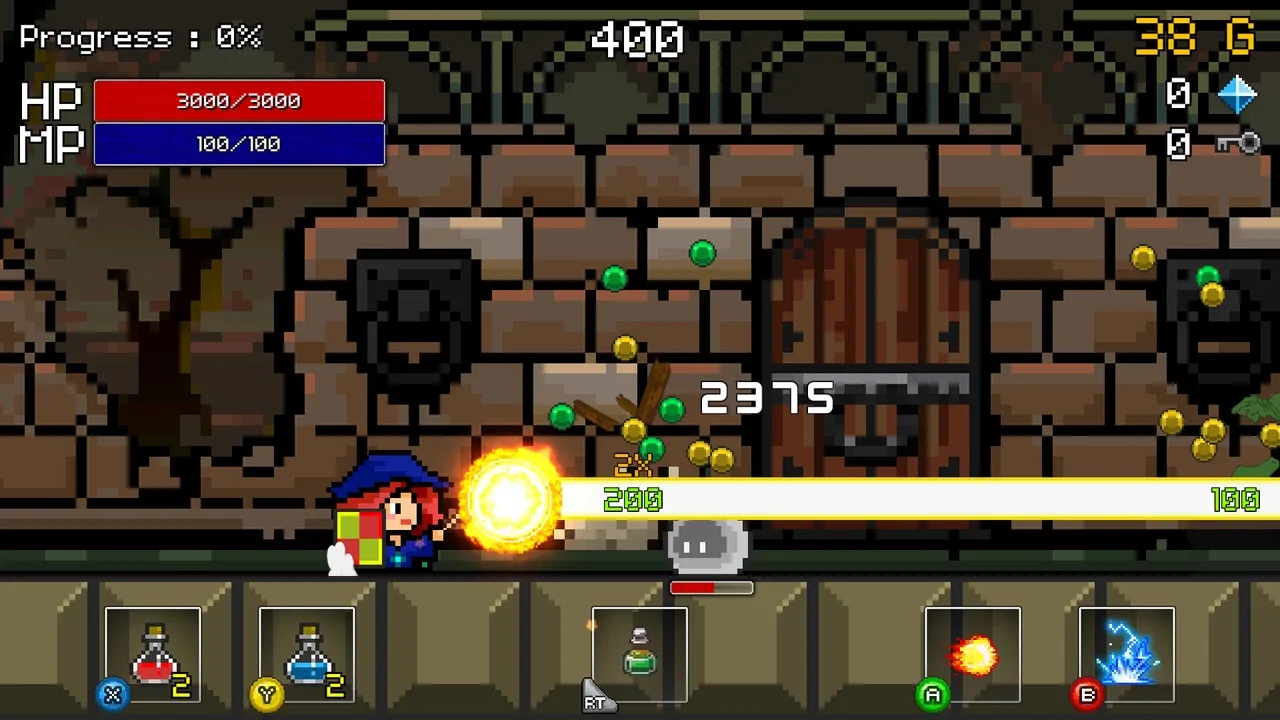The image size is (1280, 720).
Task: Click the X gamepad button label
Action: tap(112, 694)
